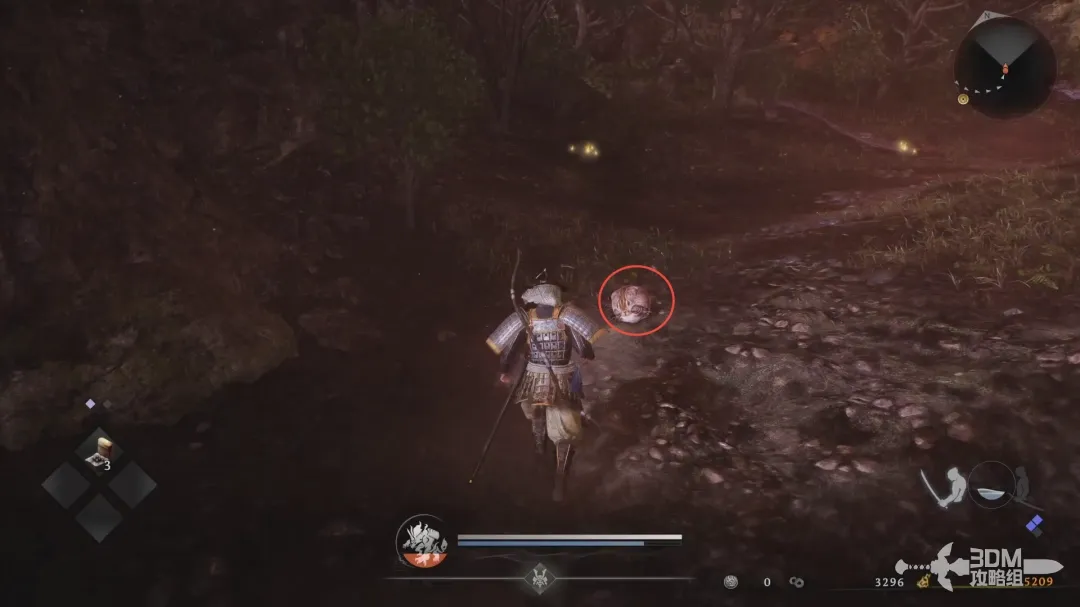Activate the guardian spirit icon

[422, 541]
